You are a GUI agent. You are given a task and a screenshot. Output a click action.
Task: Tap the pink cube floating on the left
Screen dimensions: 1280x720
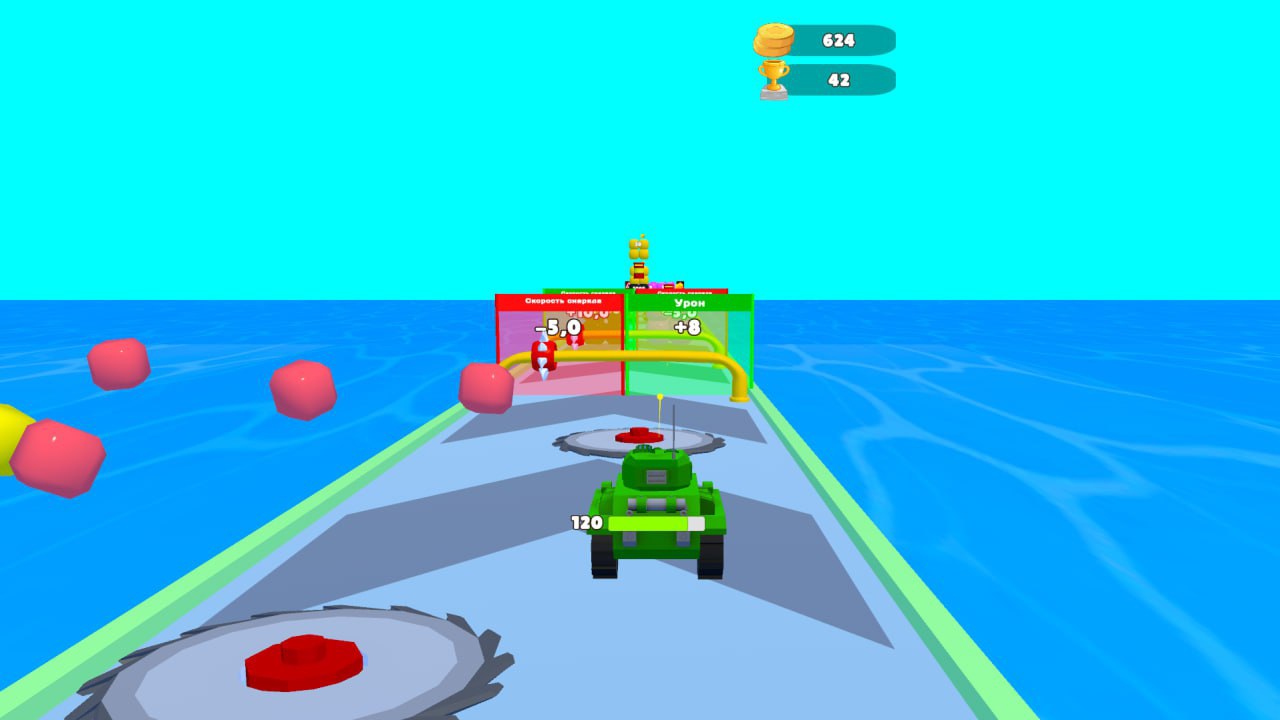120,365
